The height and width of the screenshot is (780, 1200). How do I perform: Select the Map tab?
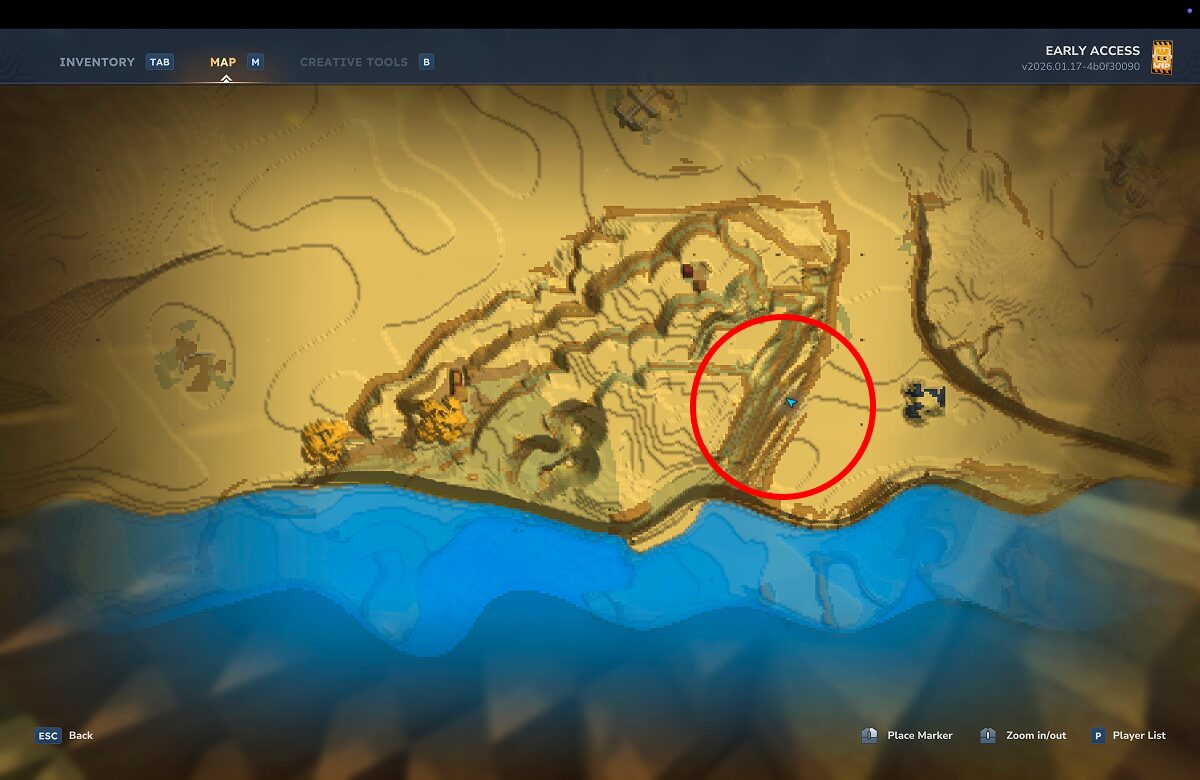(x=223, y=62)
